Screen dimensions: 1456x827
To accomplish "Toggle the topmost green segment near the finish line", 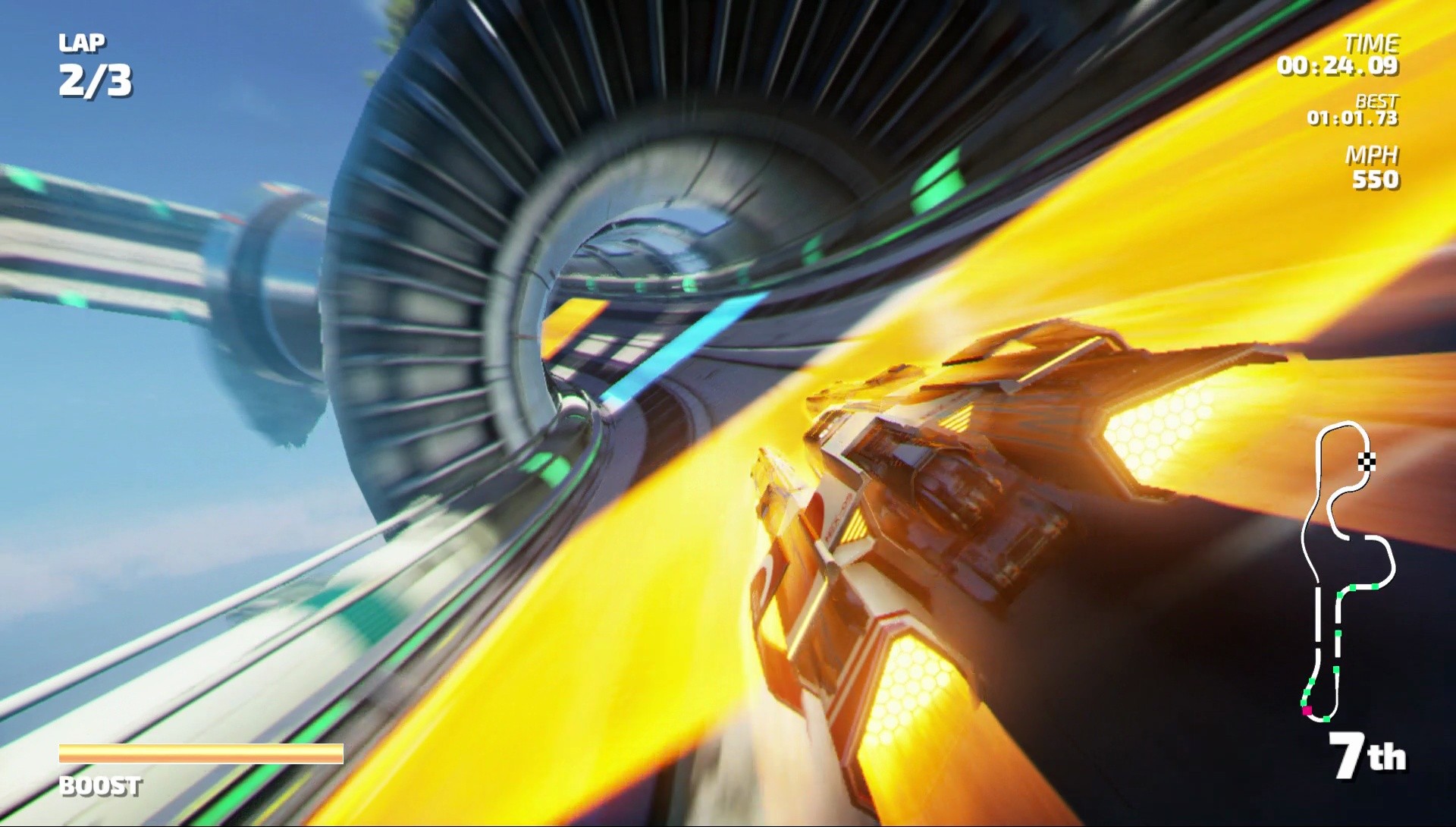I will (x=1374, y=586).
